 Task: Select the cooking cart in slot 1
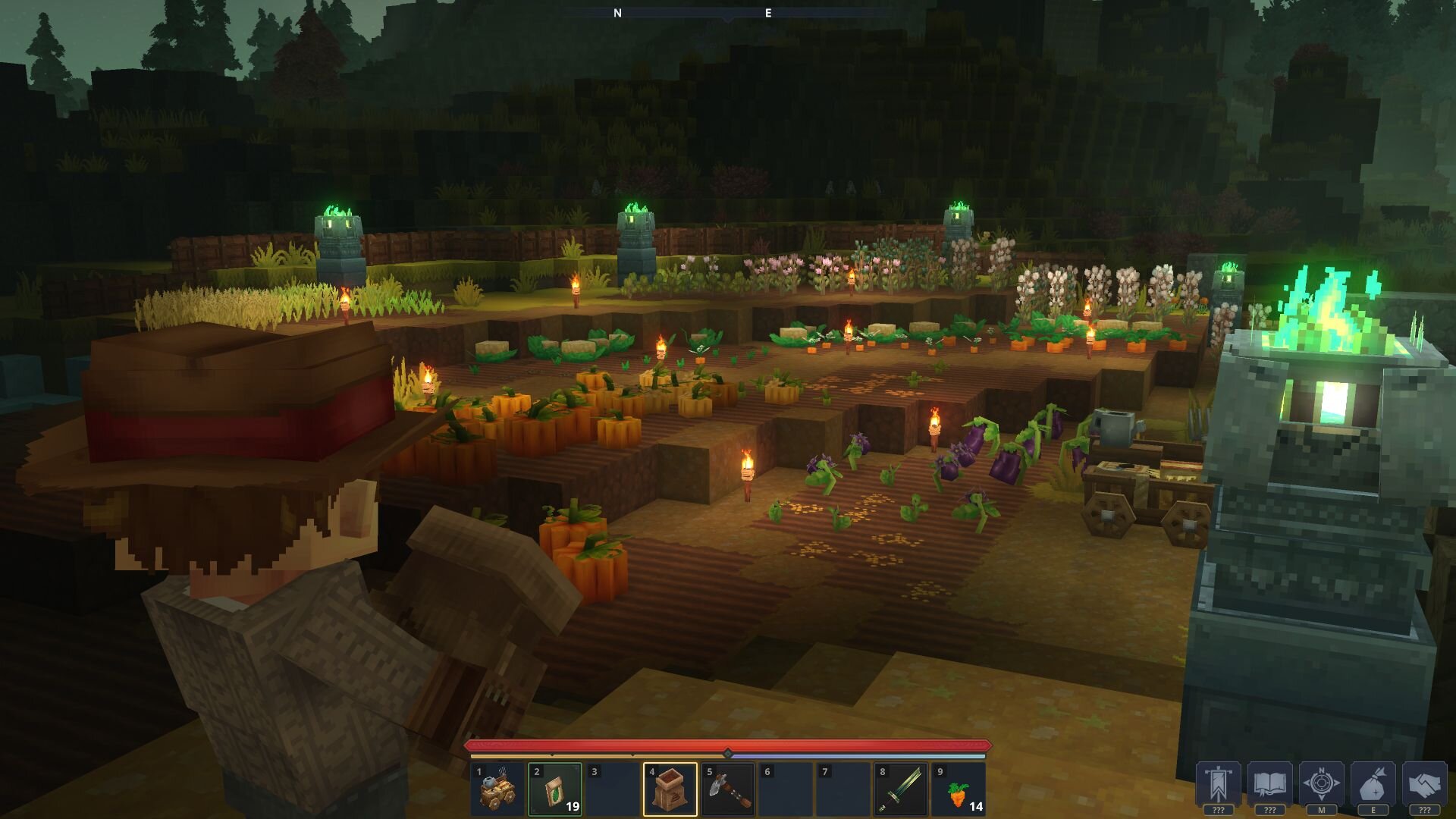pyautogui.click(x=497, y=790)
